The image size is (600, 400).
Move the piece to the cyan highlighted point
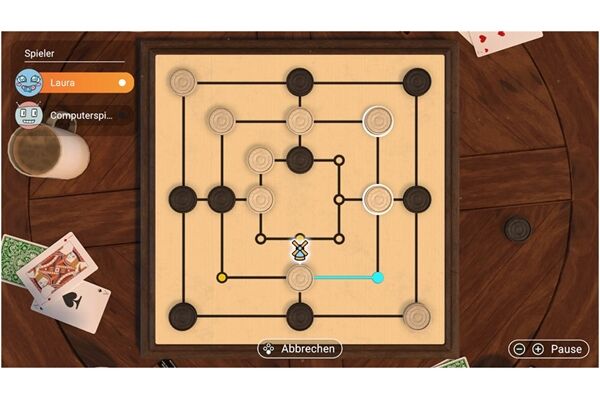click(378, 277)
